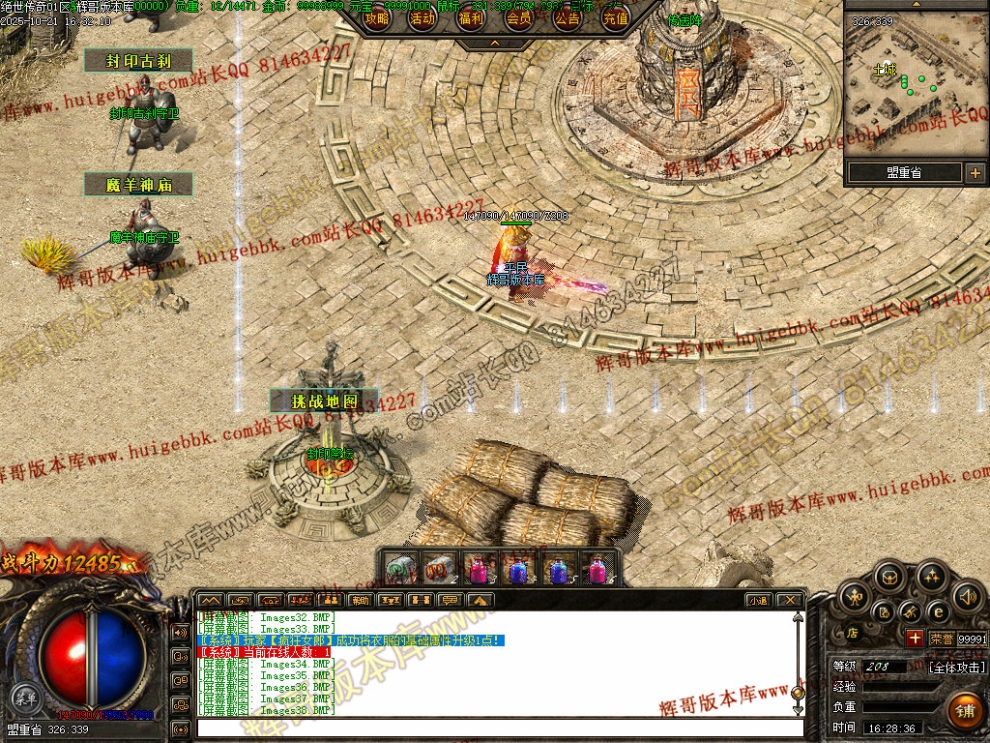Type in the chat input field
Screen dimensions: 990x743
(x=500, y=727)
